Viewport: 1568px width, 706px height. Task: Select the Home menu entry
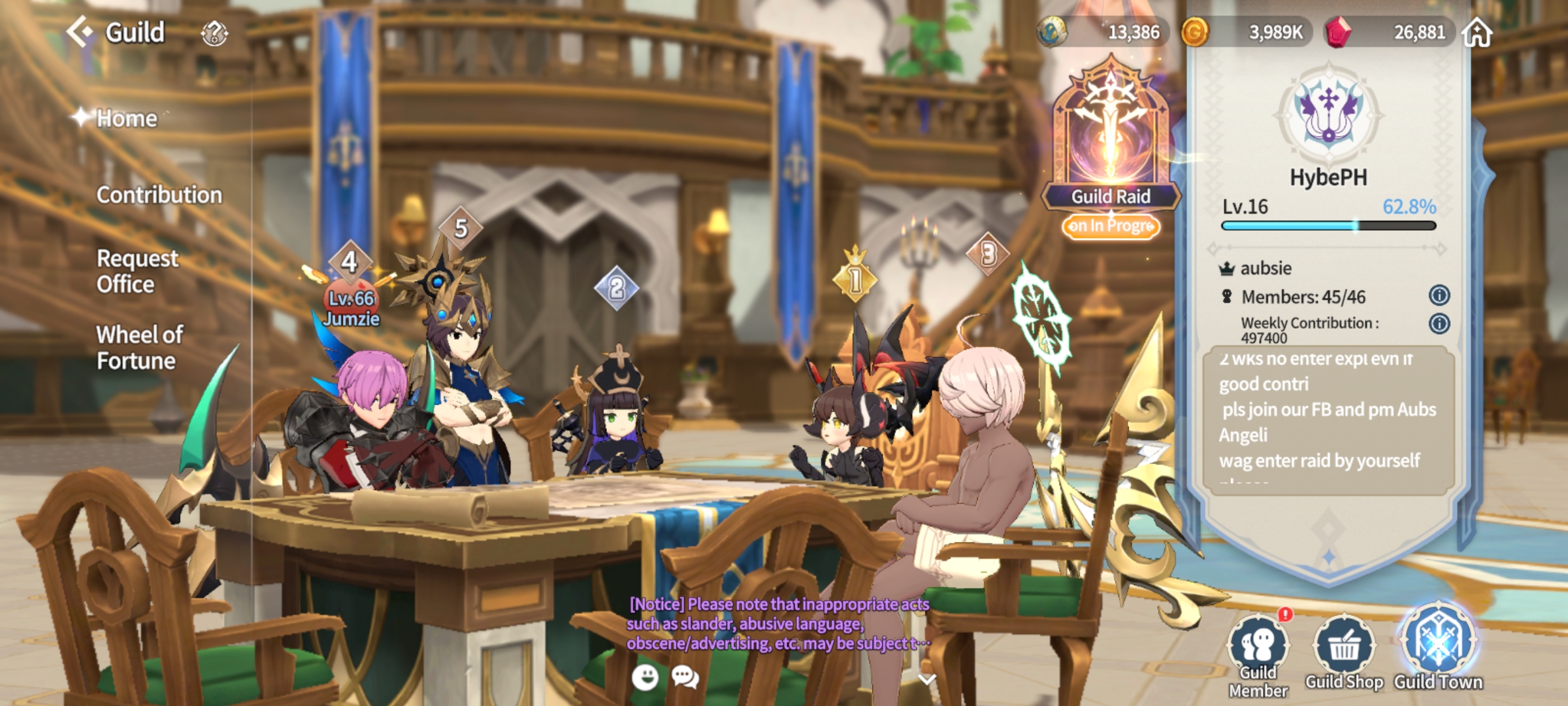(127, 118)
